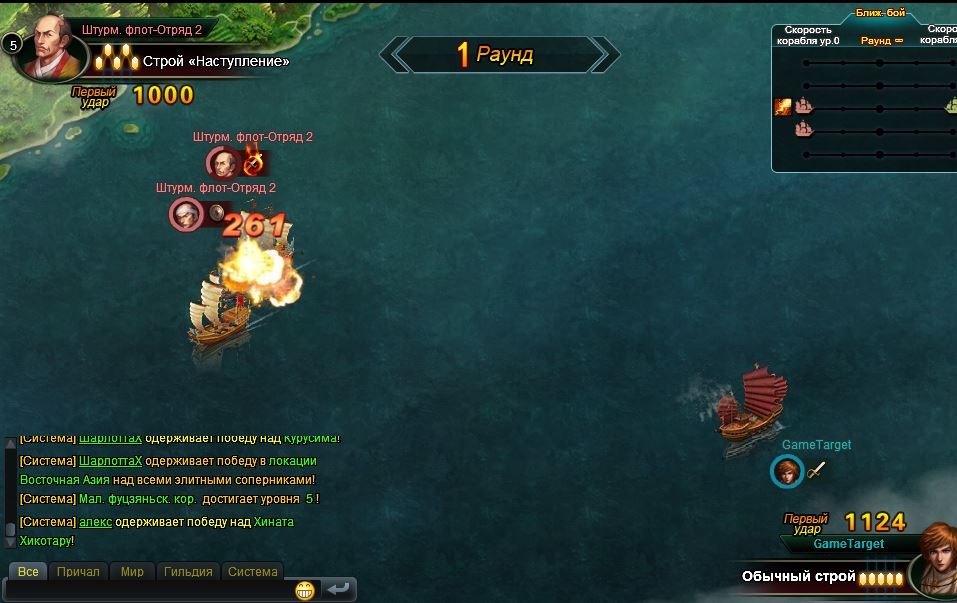Switch to the Система chat tab
Screen dimensions: 957x603
[252, 572]
